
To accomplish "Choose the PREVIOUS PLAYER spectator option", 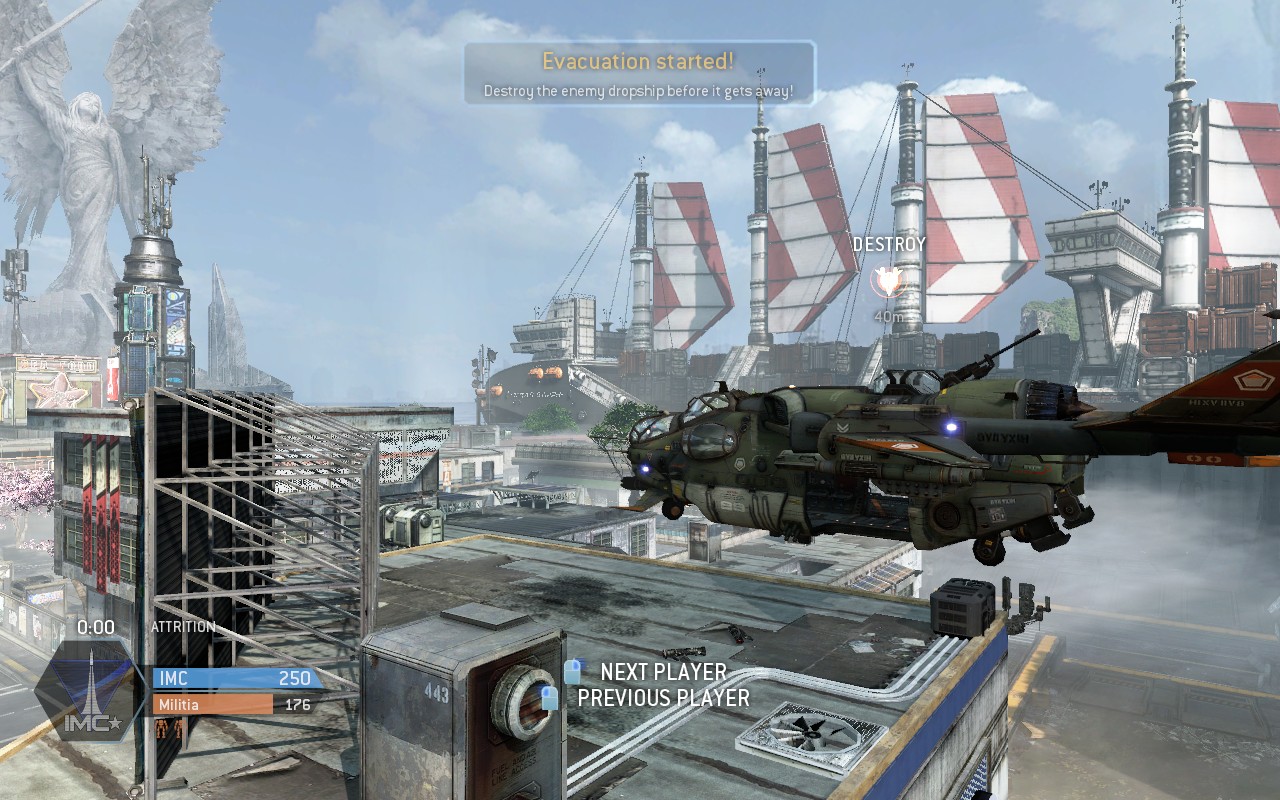I will (662, 698).
